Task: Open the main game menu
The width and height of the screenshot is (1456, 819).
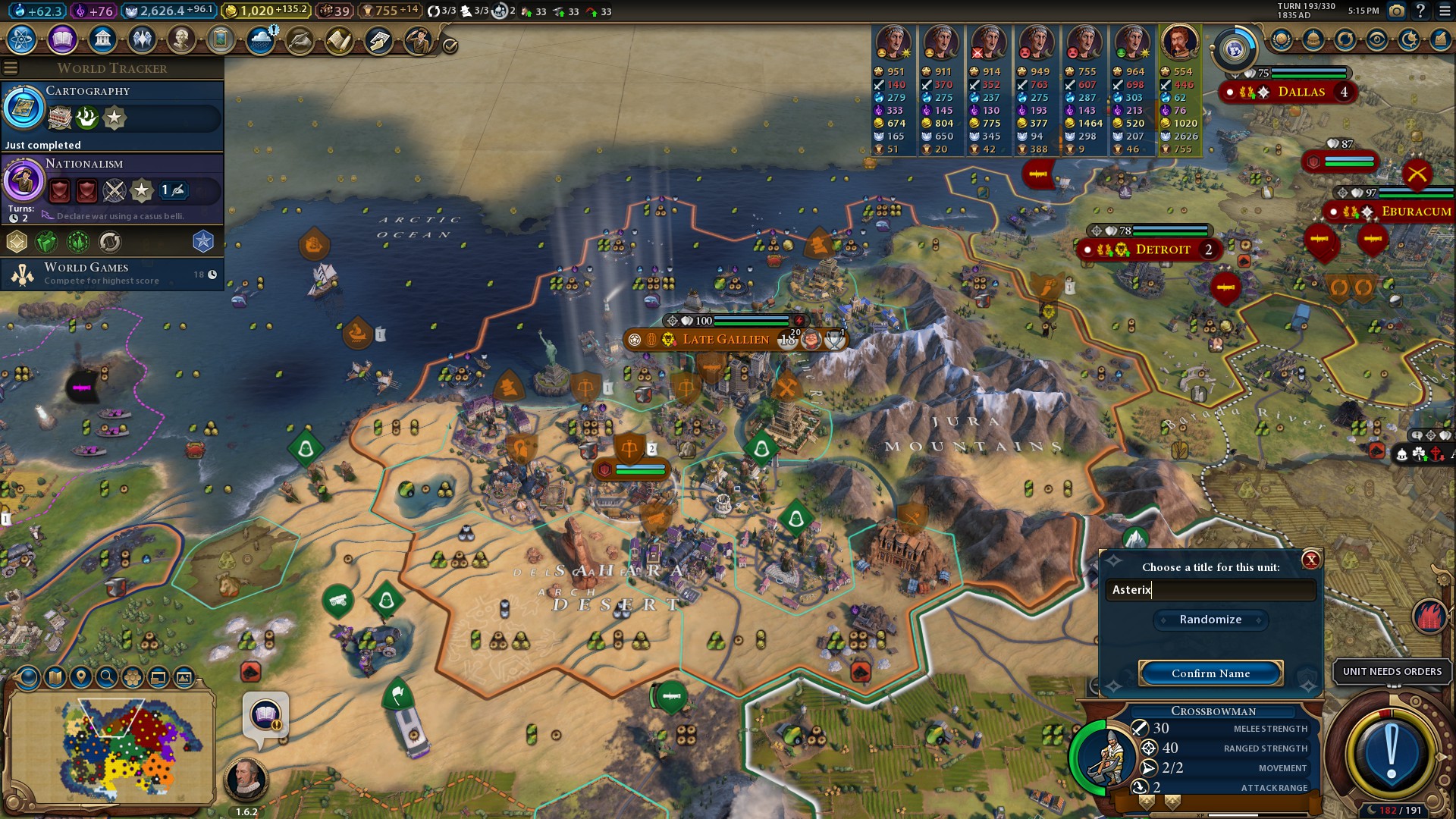Action: point(1444,11)
